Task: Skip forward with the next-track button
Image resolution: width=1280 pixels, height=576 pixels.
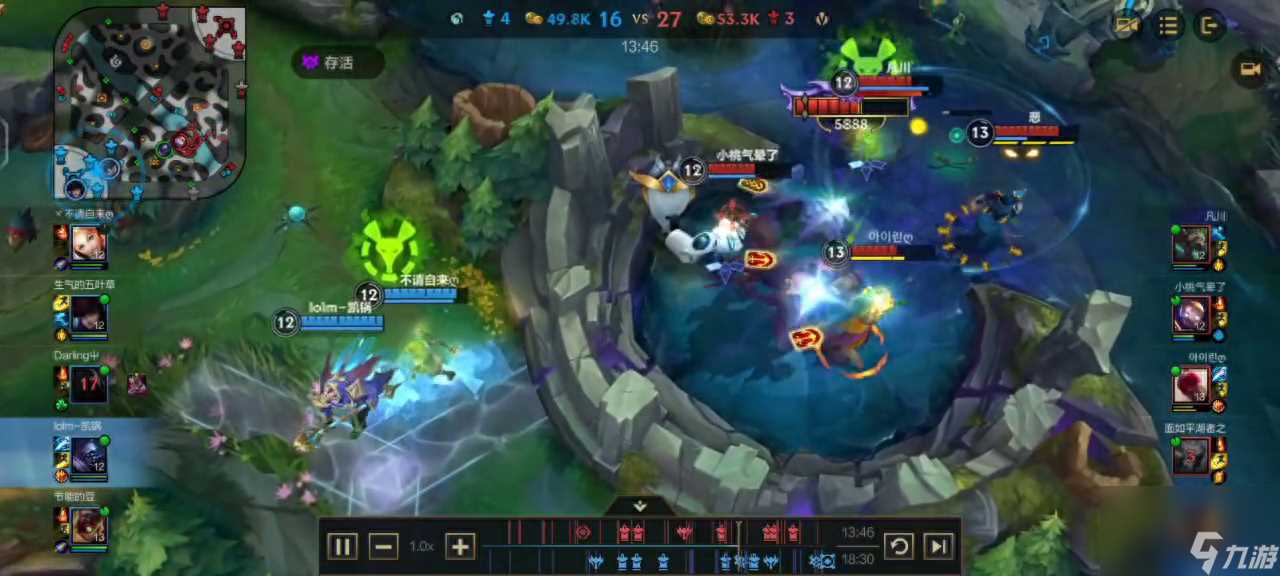Action: click(x=938, y=546)
